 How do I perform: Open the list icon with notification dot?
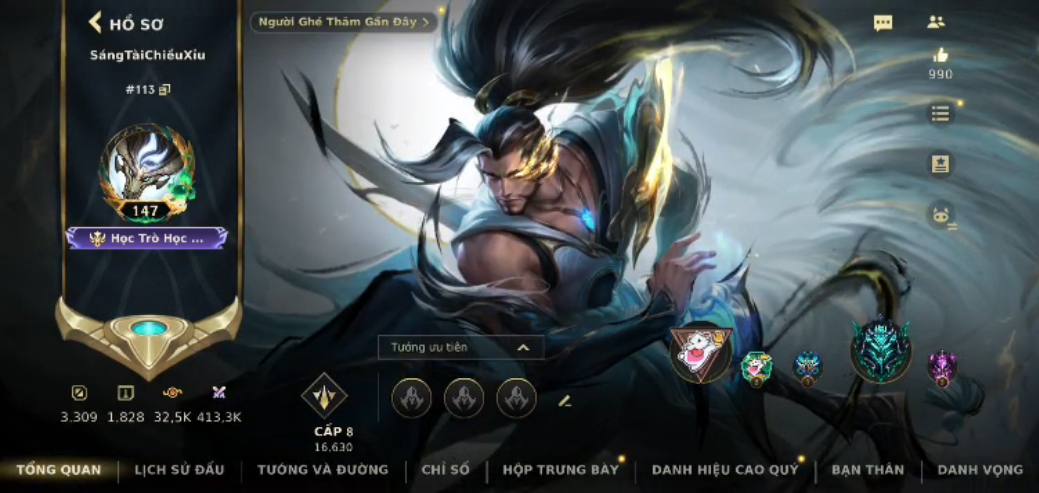tap(940, 113)
